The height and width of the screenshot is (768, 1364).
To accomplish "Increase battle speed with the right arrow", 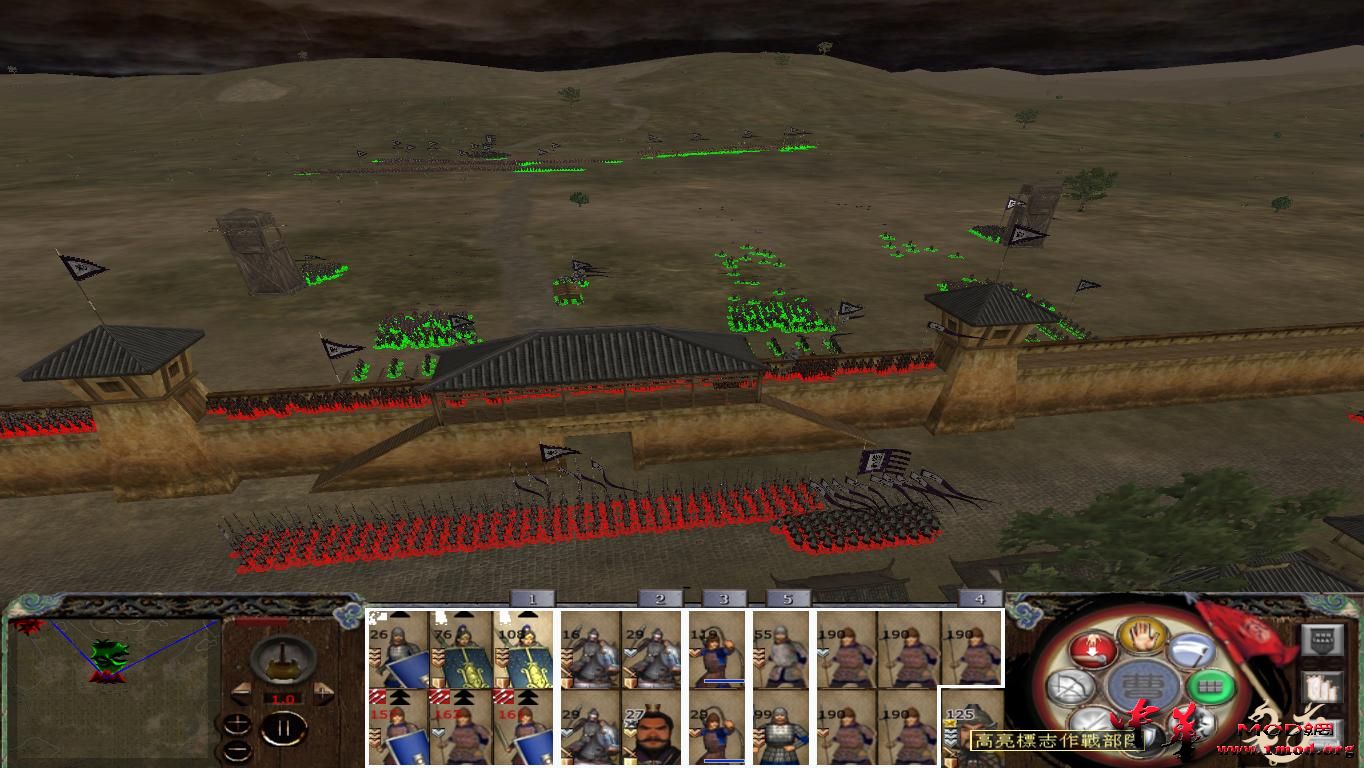I will pyautogui.click(x=322, y=692).
